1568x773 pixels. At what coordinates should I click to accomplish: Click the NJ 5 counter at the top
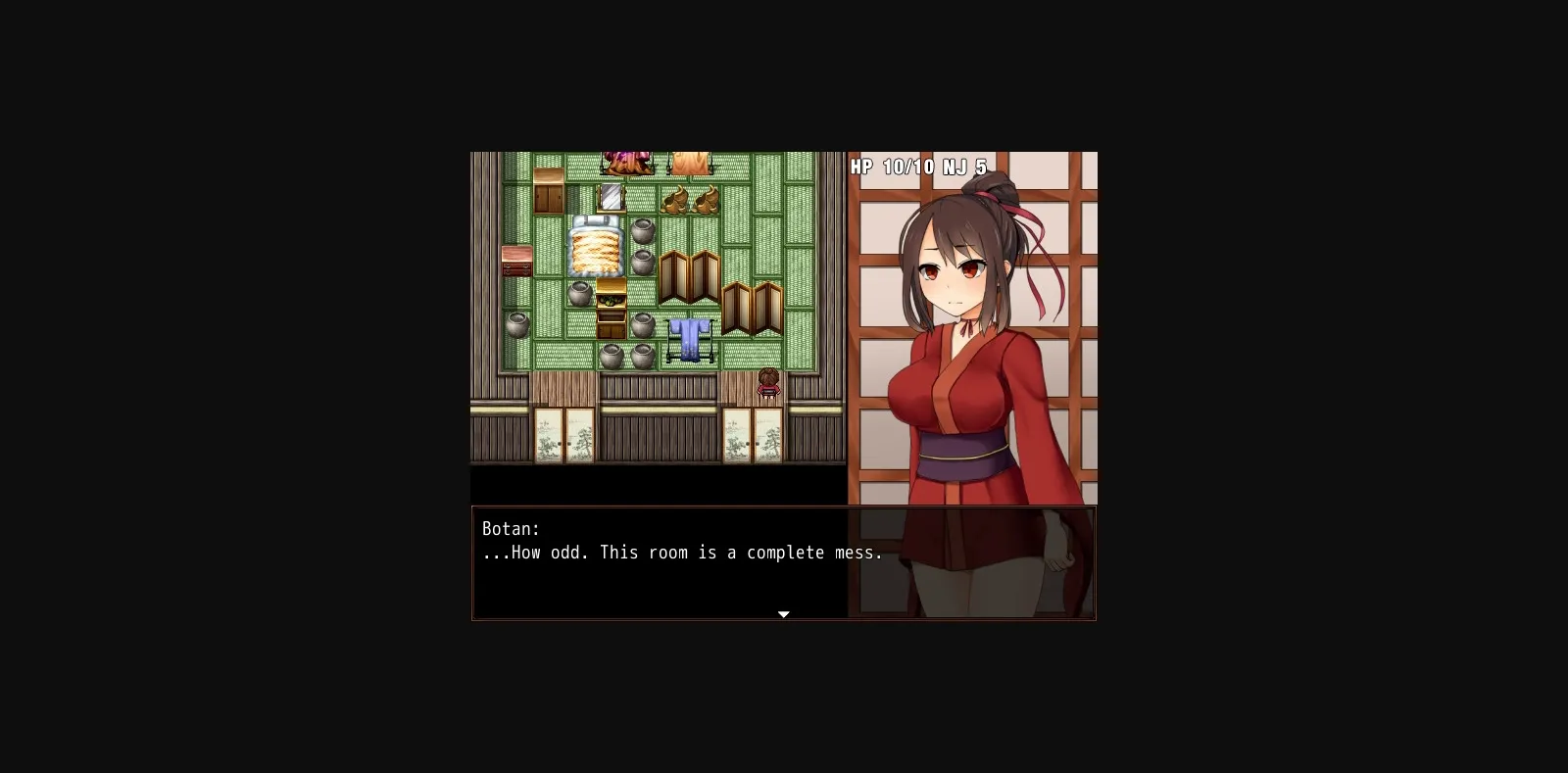point(962,166)
